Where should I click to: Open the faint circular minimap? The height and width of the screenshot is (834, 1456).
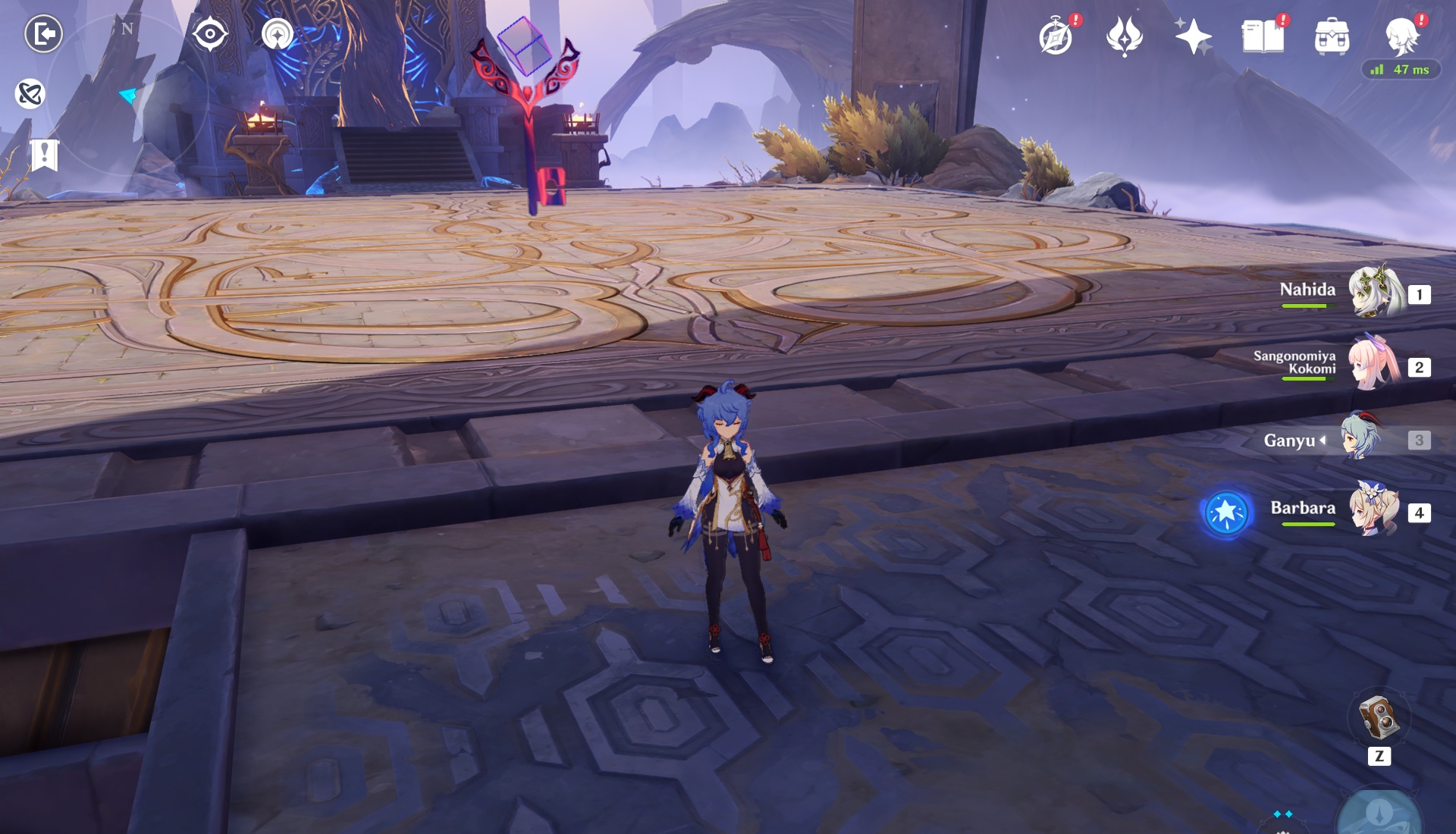click(127, 96)
